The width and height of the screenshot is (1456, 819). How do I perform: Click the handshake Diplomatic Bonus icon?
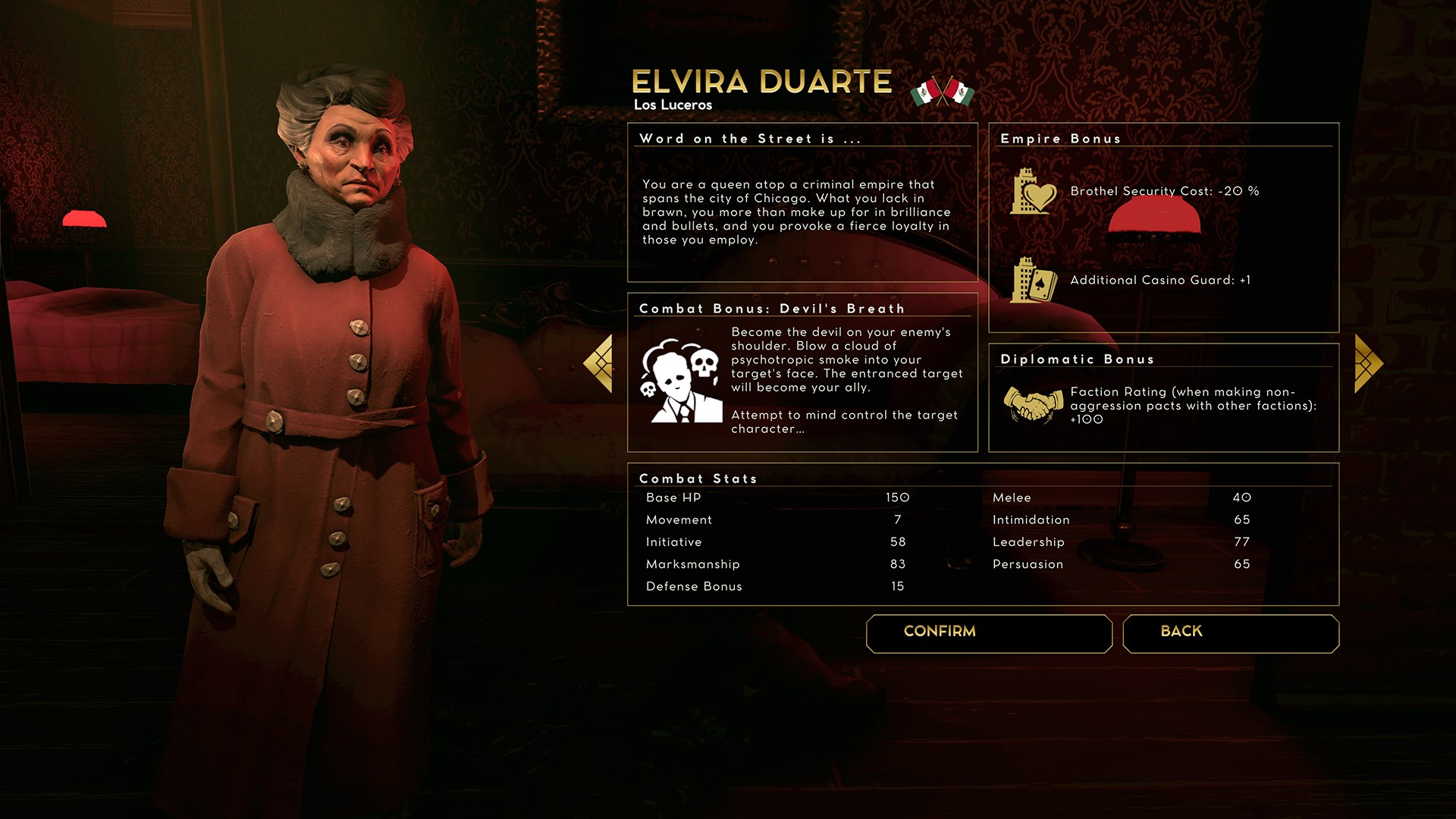click(1034, 403)
